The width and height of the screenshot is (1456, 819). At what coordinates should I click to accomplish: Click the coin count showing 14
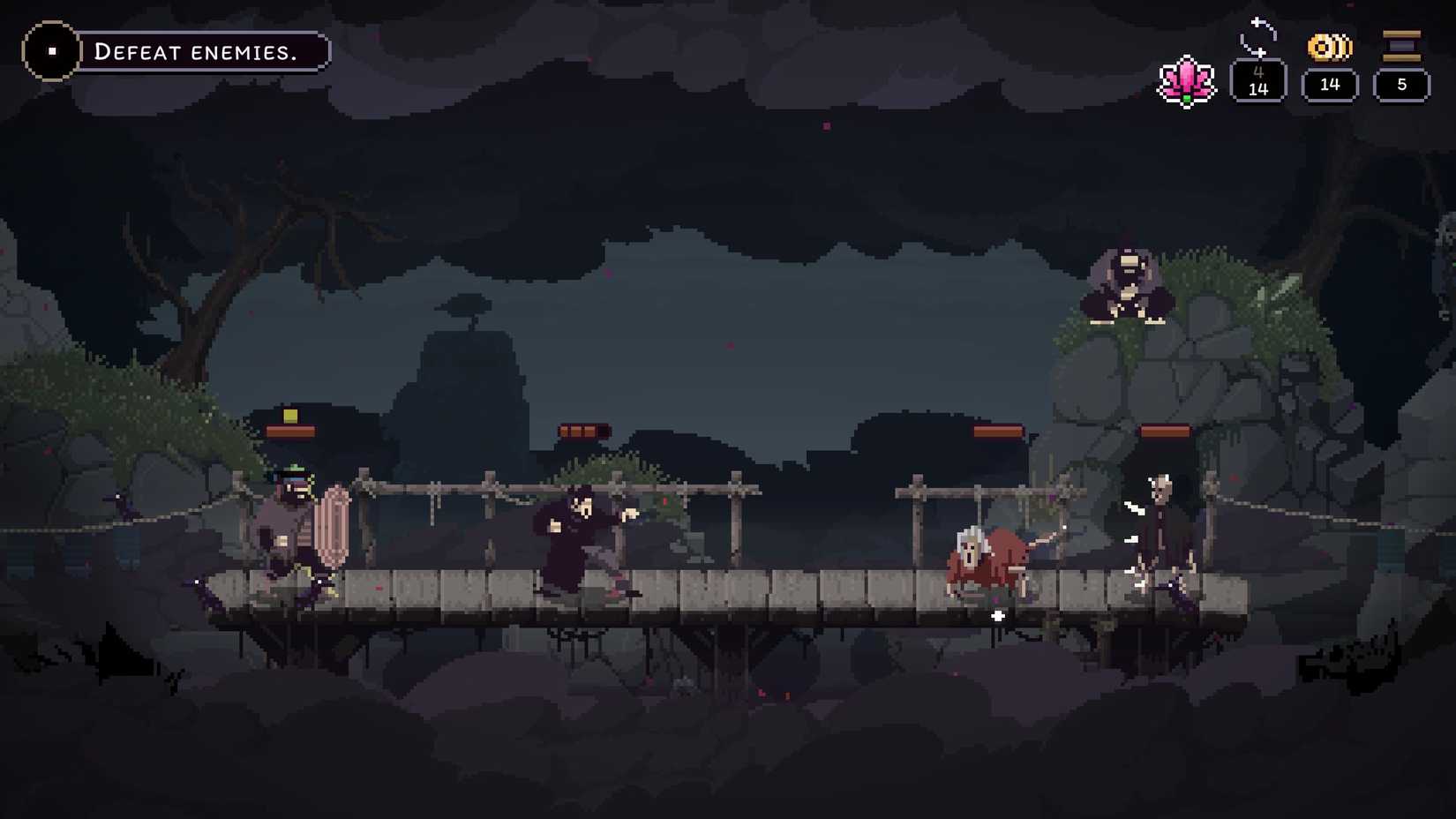1328,85
